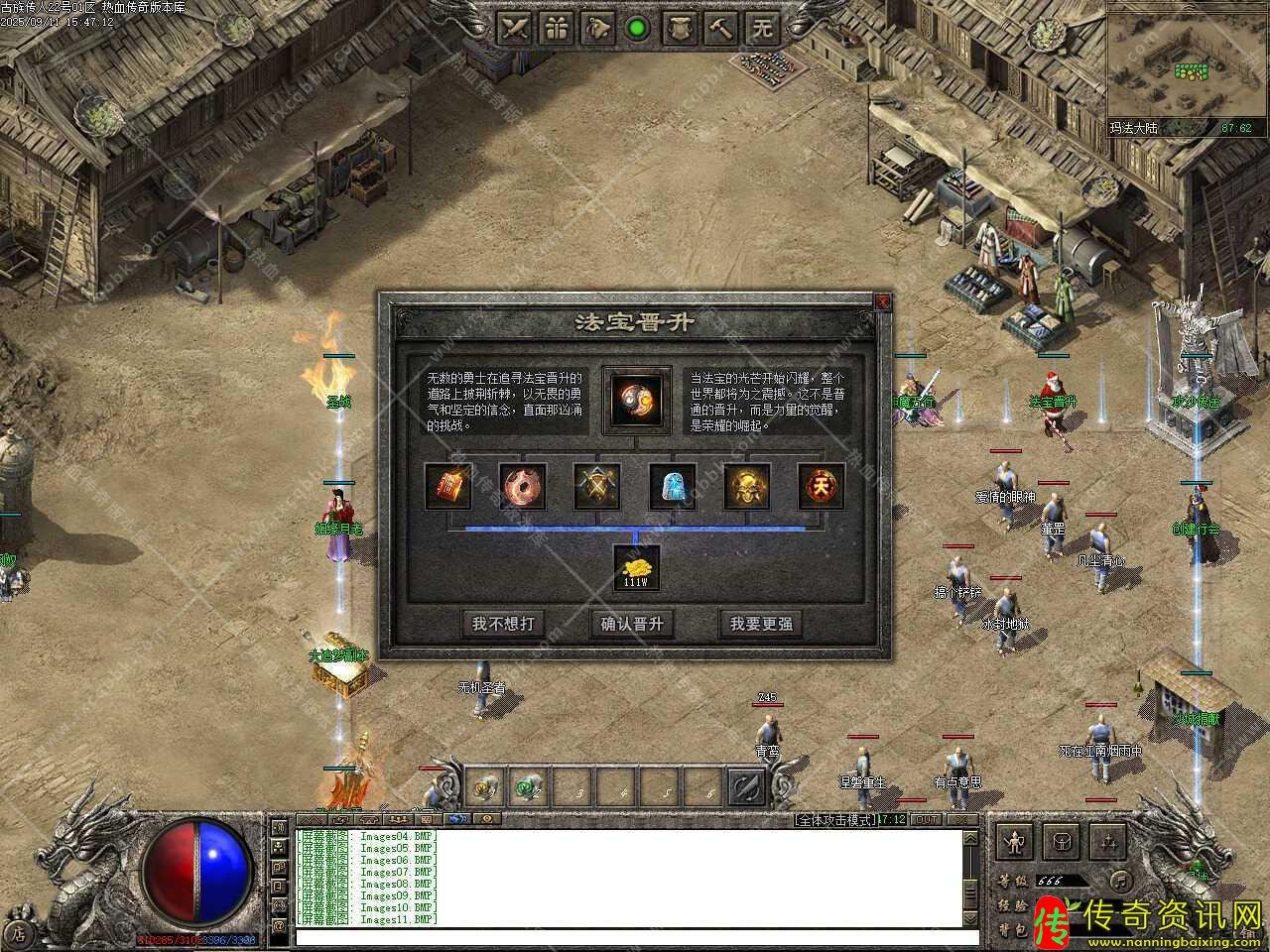Choose the 我要更强 button
Image resolution: width=1270 pixels, height=952 pixels.
pyautogui.click(x=761, y=624)
